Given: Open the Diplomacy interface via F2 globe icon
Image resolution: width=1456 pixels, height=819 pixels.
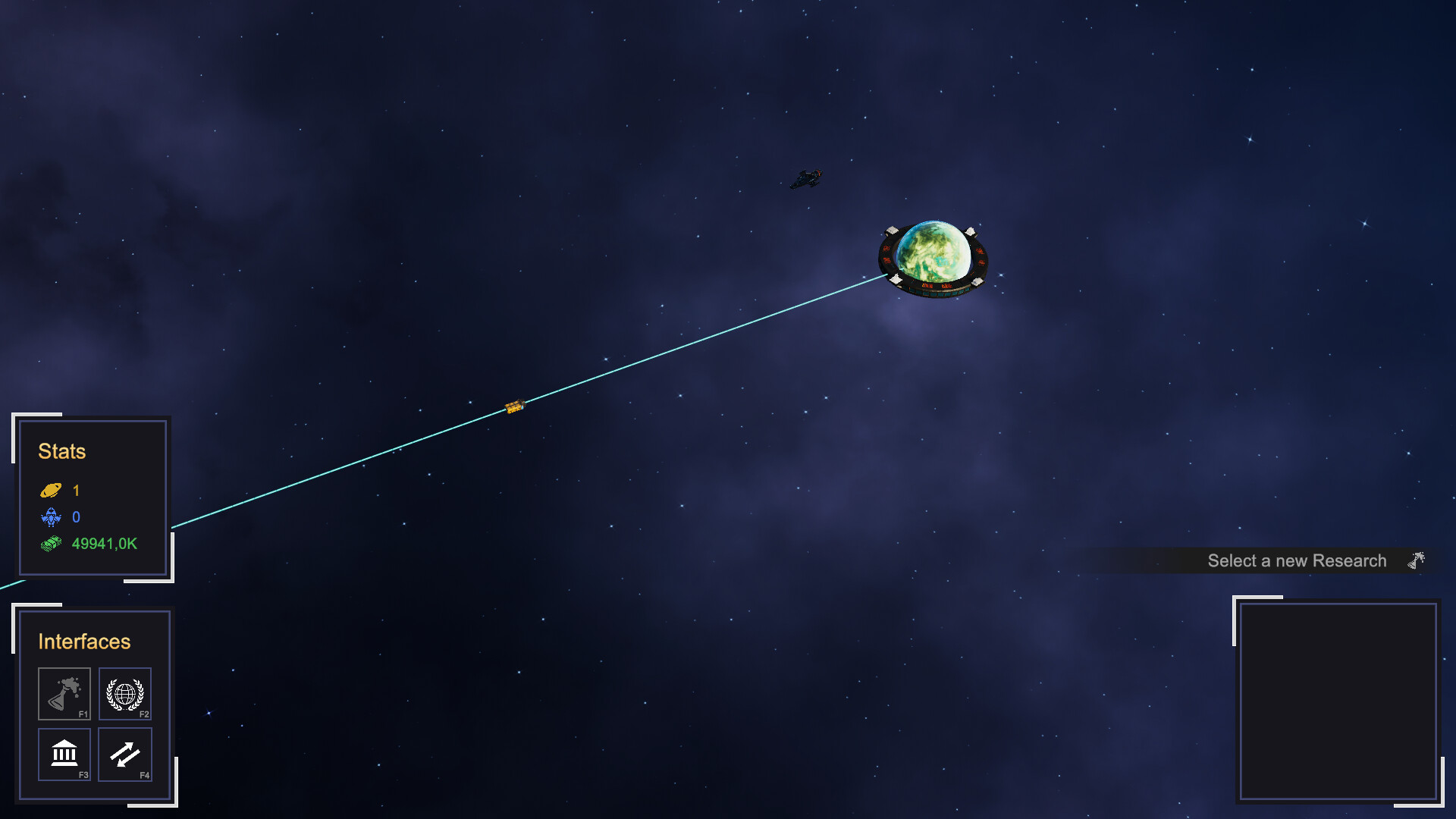Looking at the screenshot, I should [x=124, y=693].
